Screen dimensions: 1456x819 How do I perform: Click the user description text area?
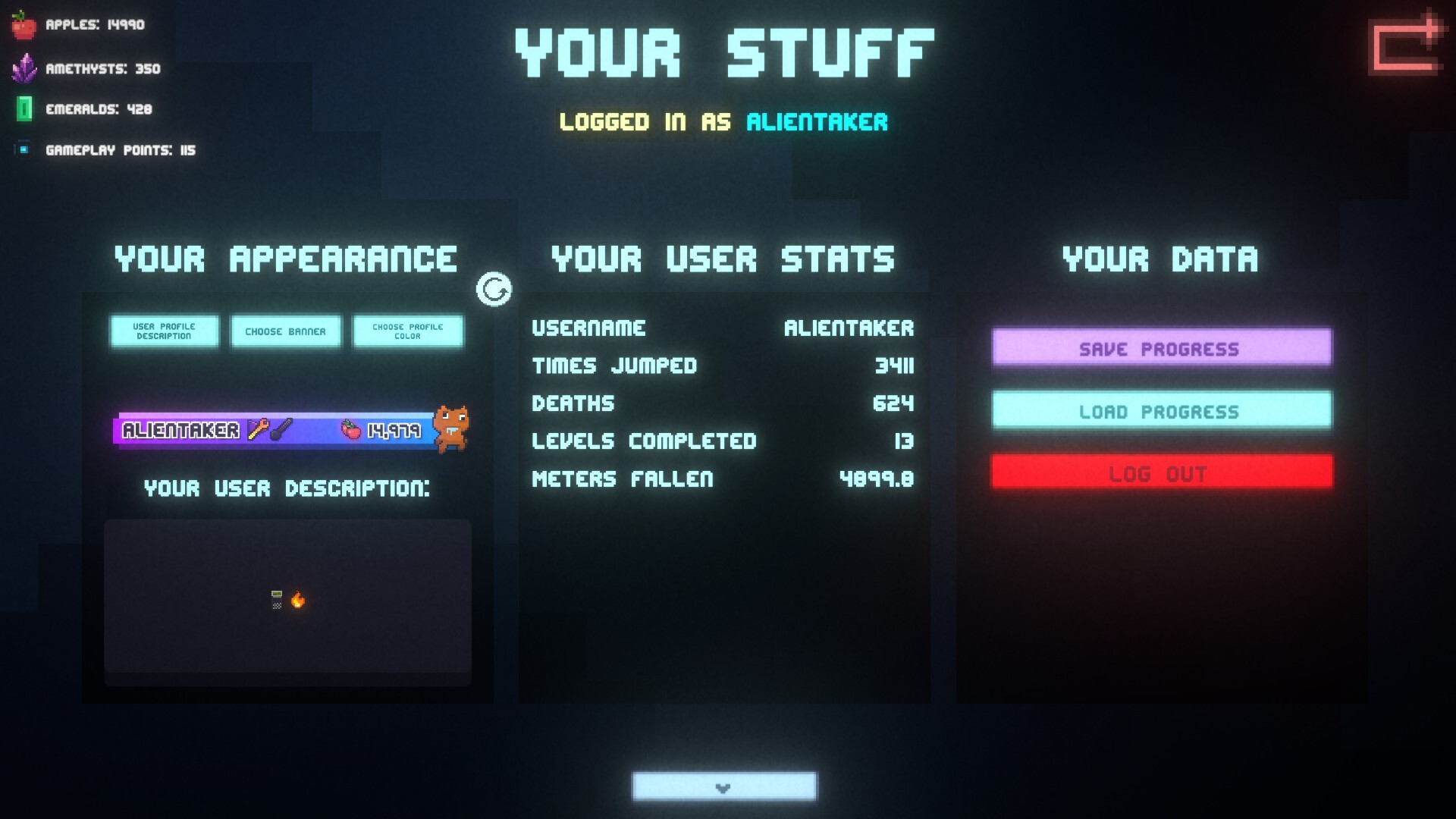[x=288, y=599]
